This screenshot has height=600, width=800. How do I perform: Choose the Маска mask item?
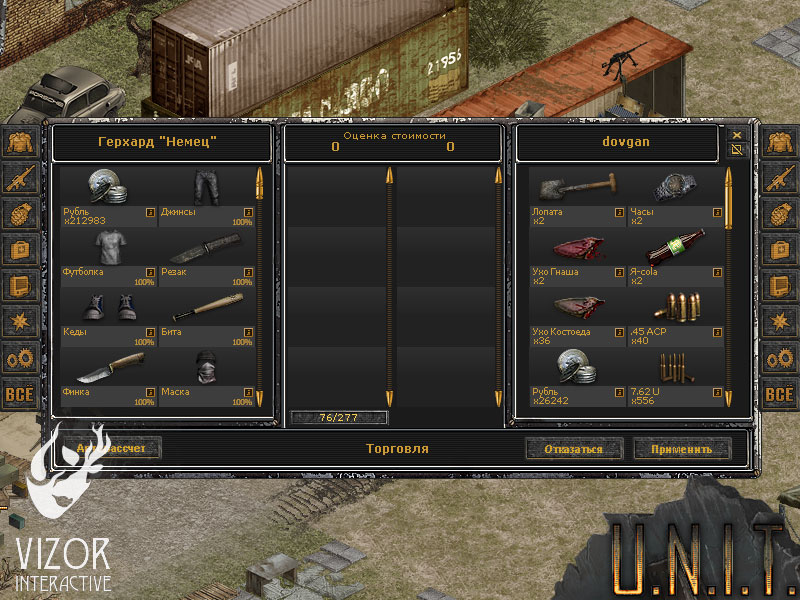point(207,368)
